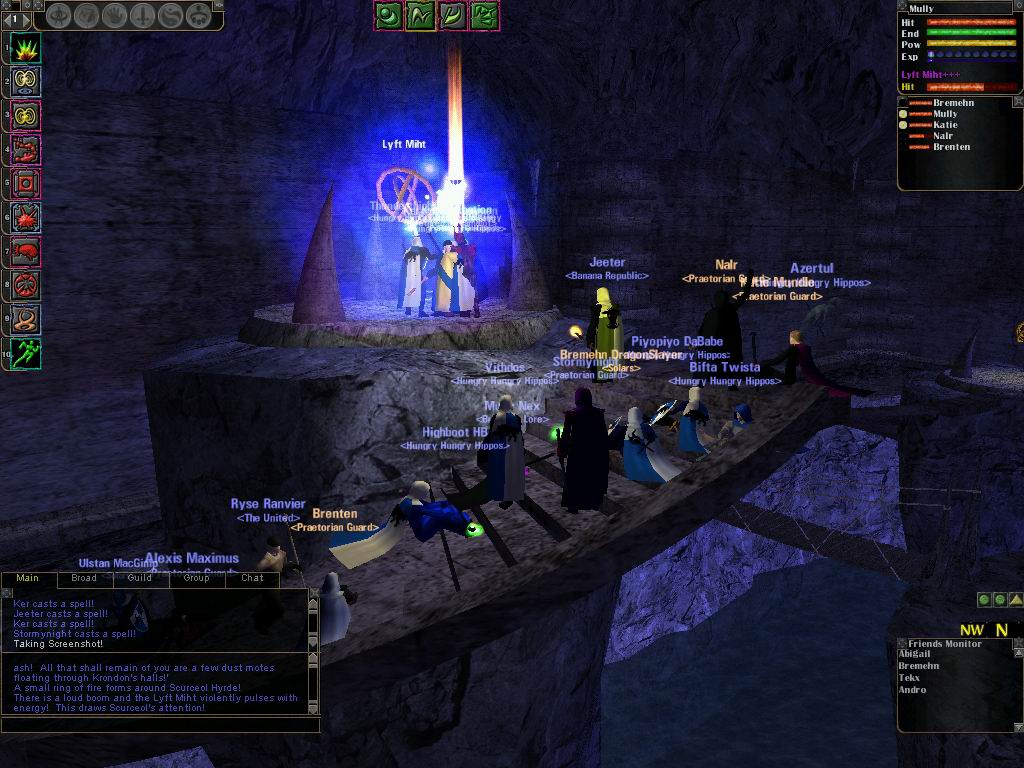Trigger the red explosion ability in slot 6

[x=26, y=217]
